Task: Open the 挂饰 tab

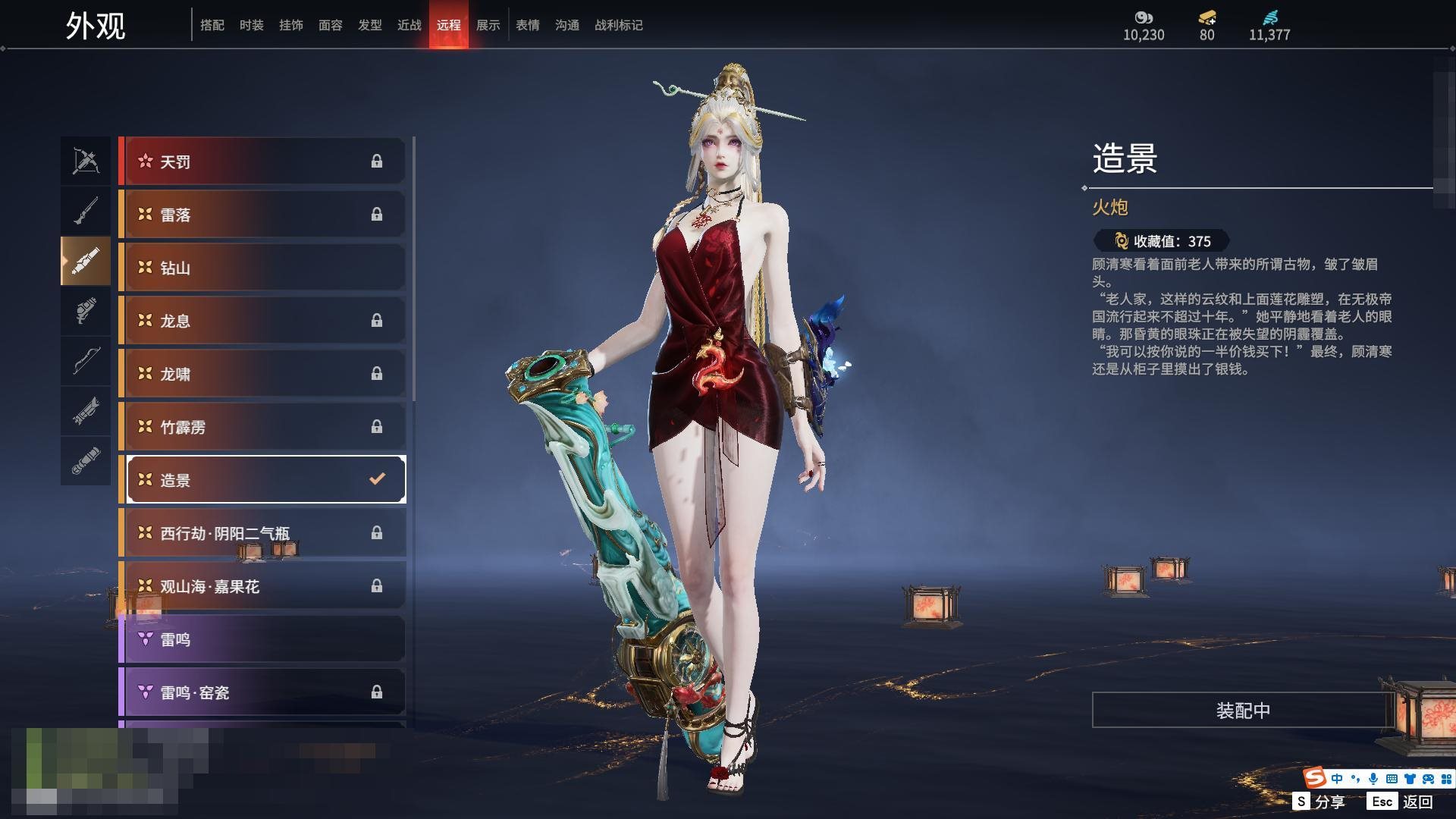Action: (x=290, y=25)
